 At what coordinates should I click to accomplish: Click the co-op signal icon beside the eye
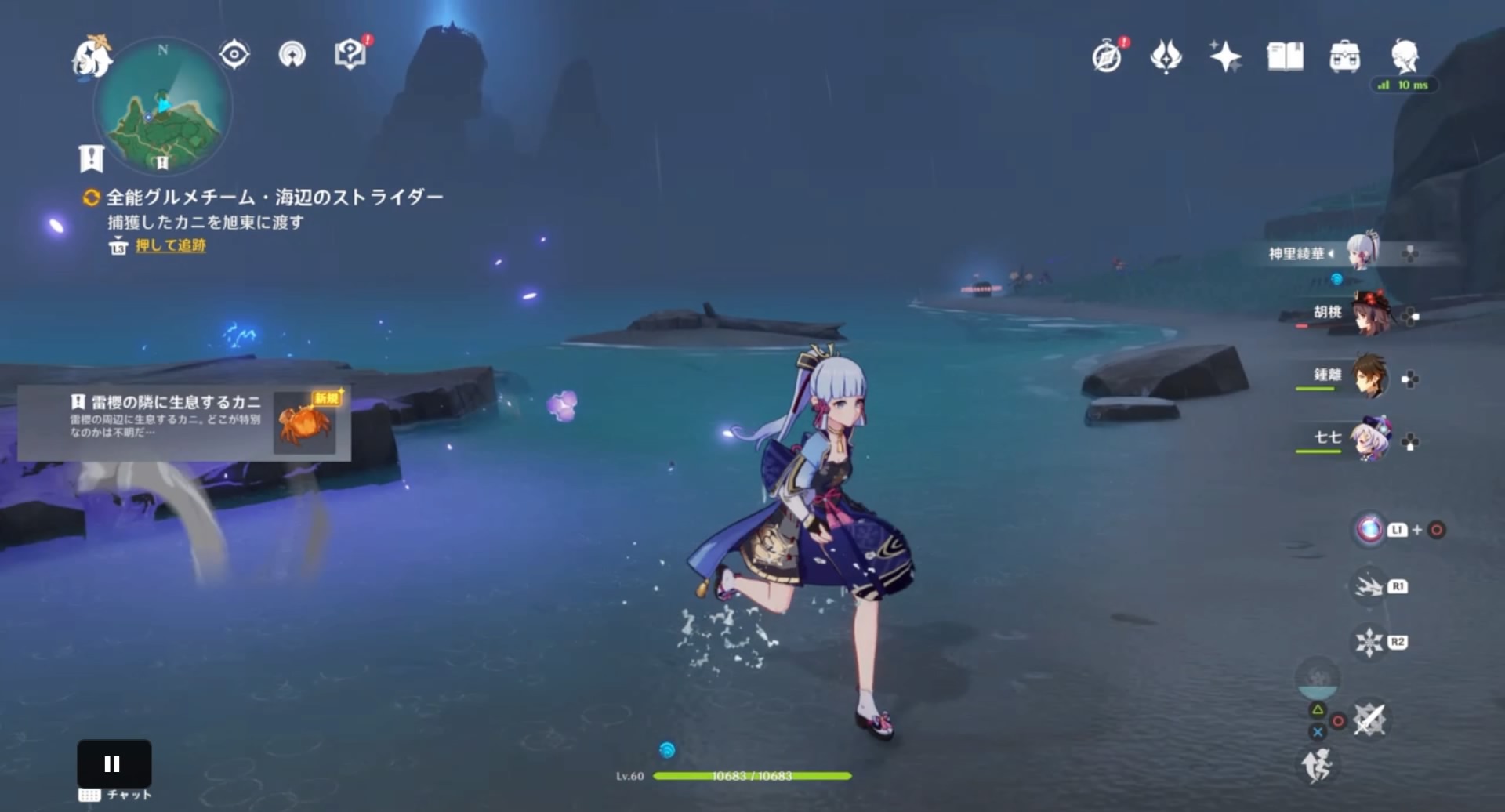291,55
